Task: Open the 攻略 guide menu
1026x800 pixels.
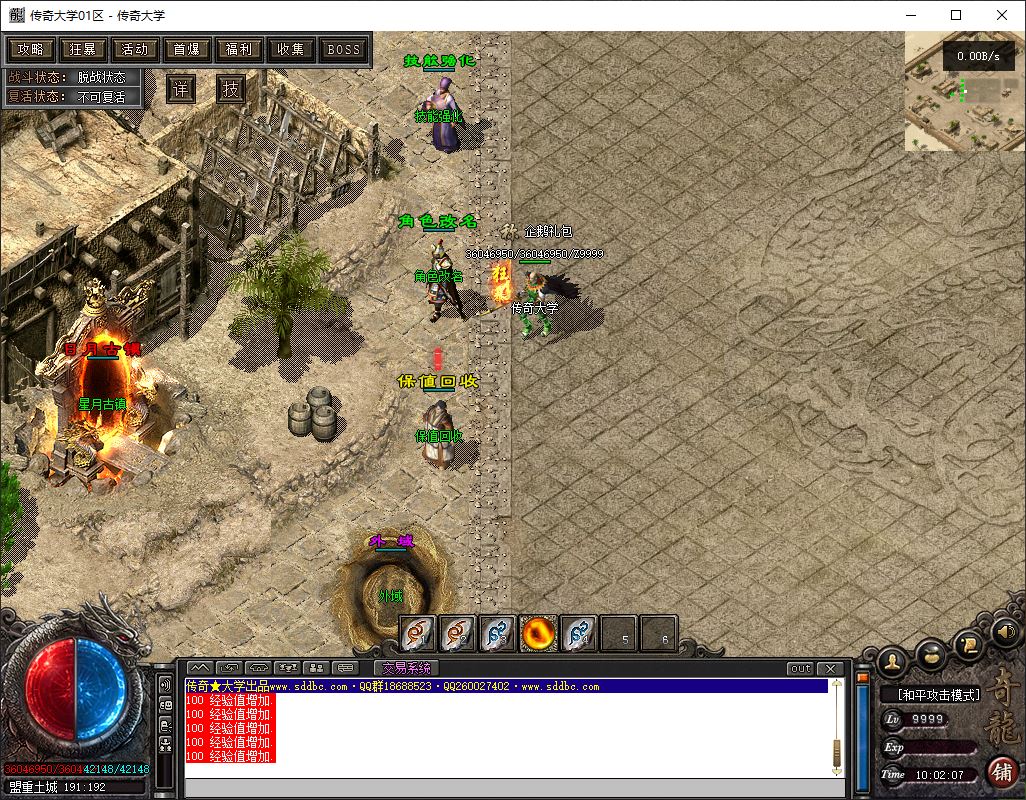Action: [x=31, y=49]
